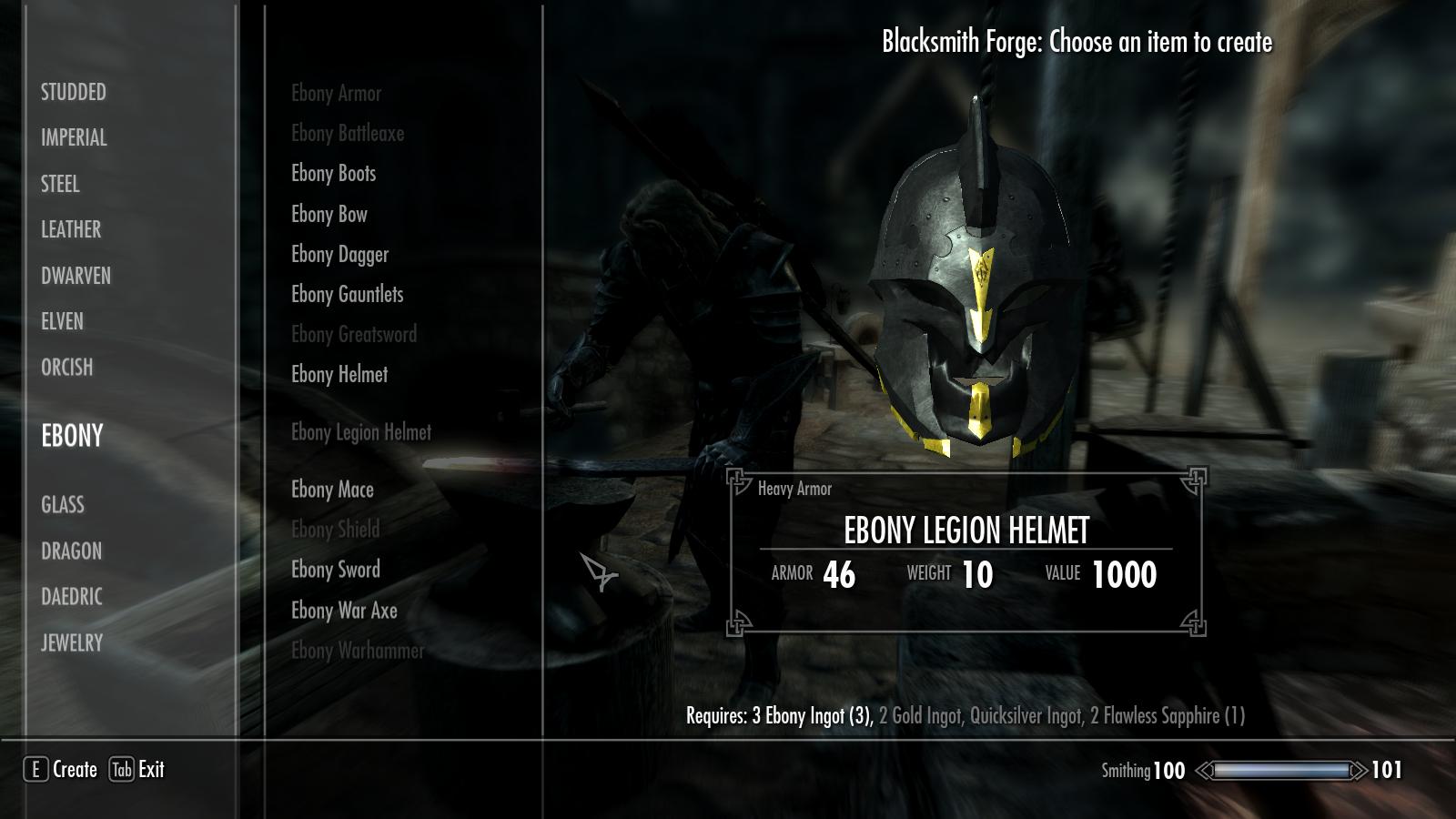Viewport: 1456px width, 819px height.
Task: Show the Dragon crafting list
Action: 71,551
